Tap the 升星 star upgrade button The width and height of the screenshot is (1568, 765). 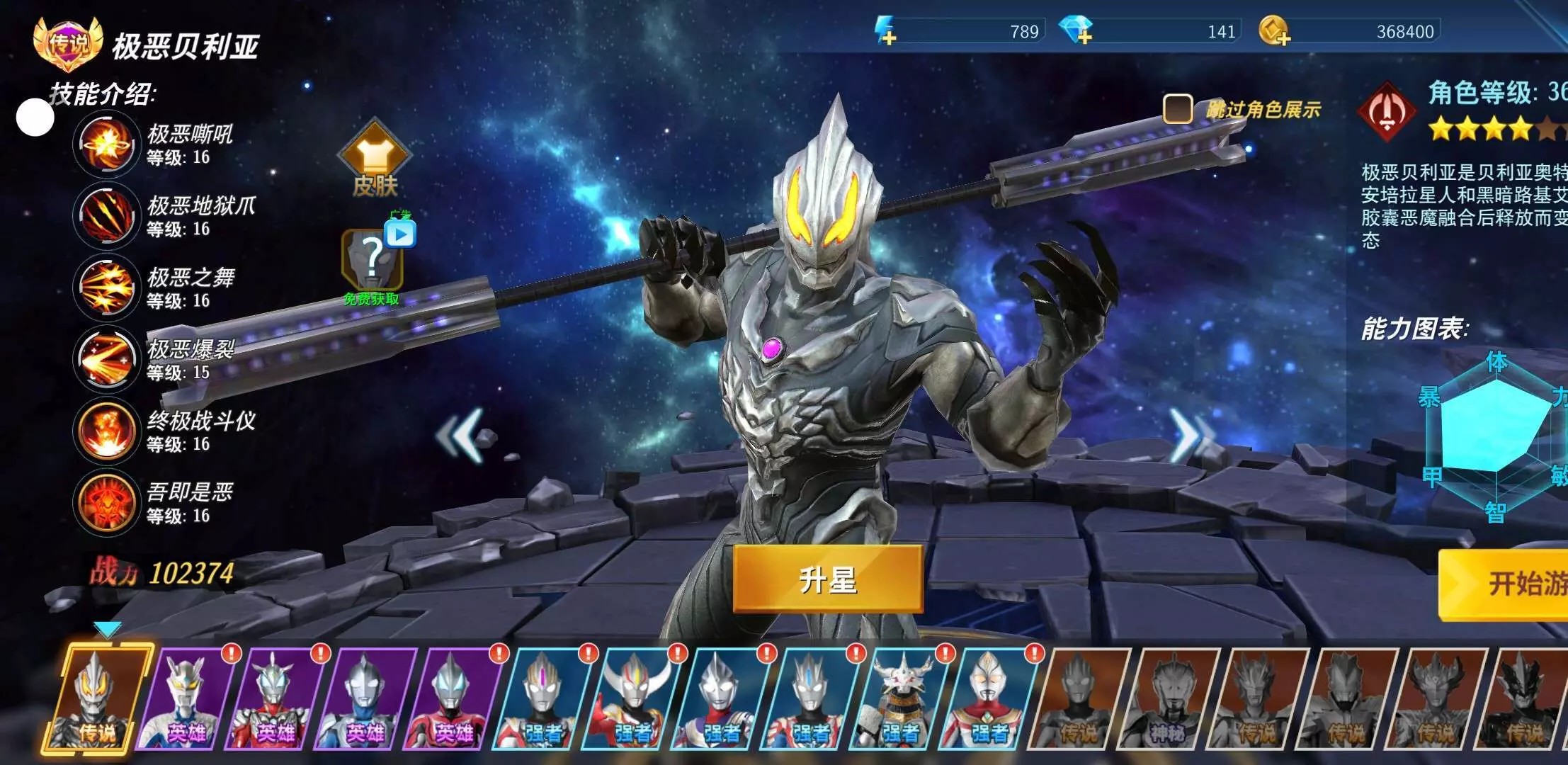827,579
